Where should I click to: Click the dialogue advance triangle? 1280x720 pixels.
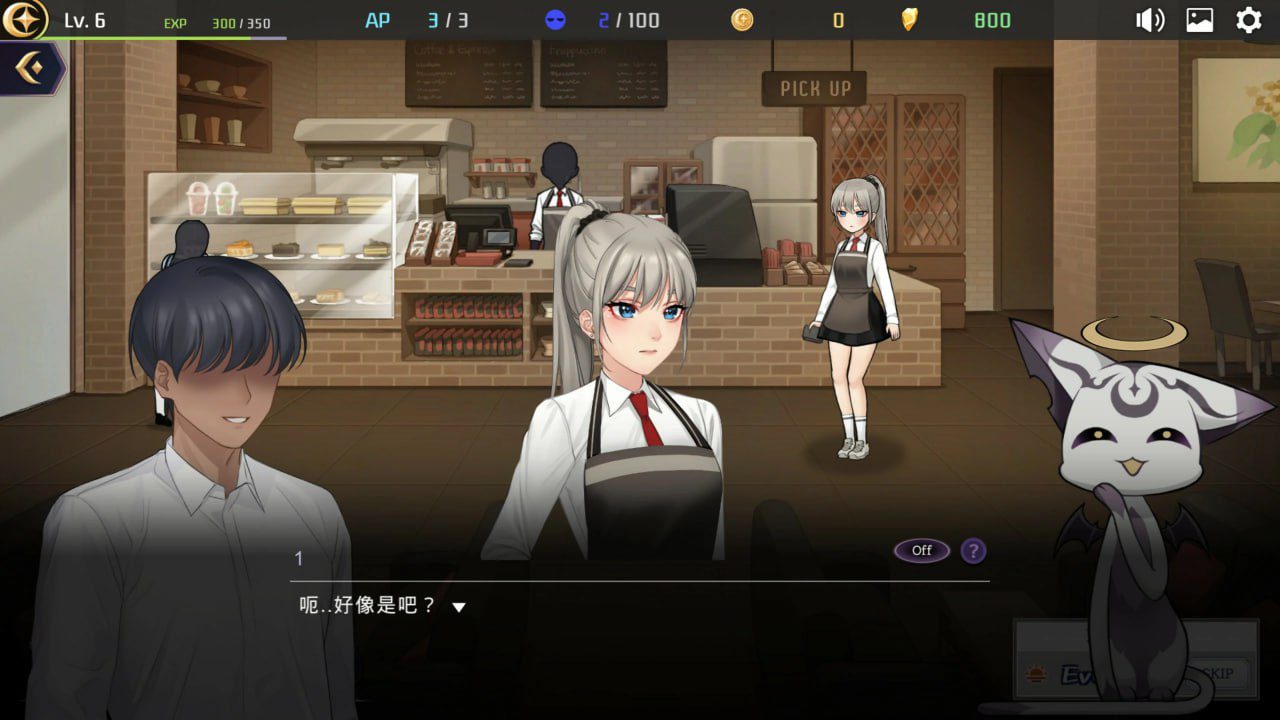click(x=458, y=606)
